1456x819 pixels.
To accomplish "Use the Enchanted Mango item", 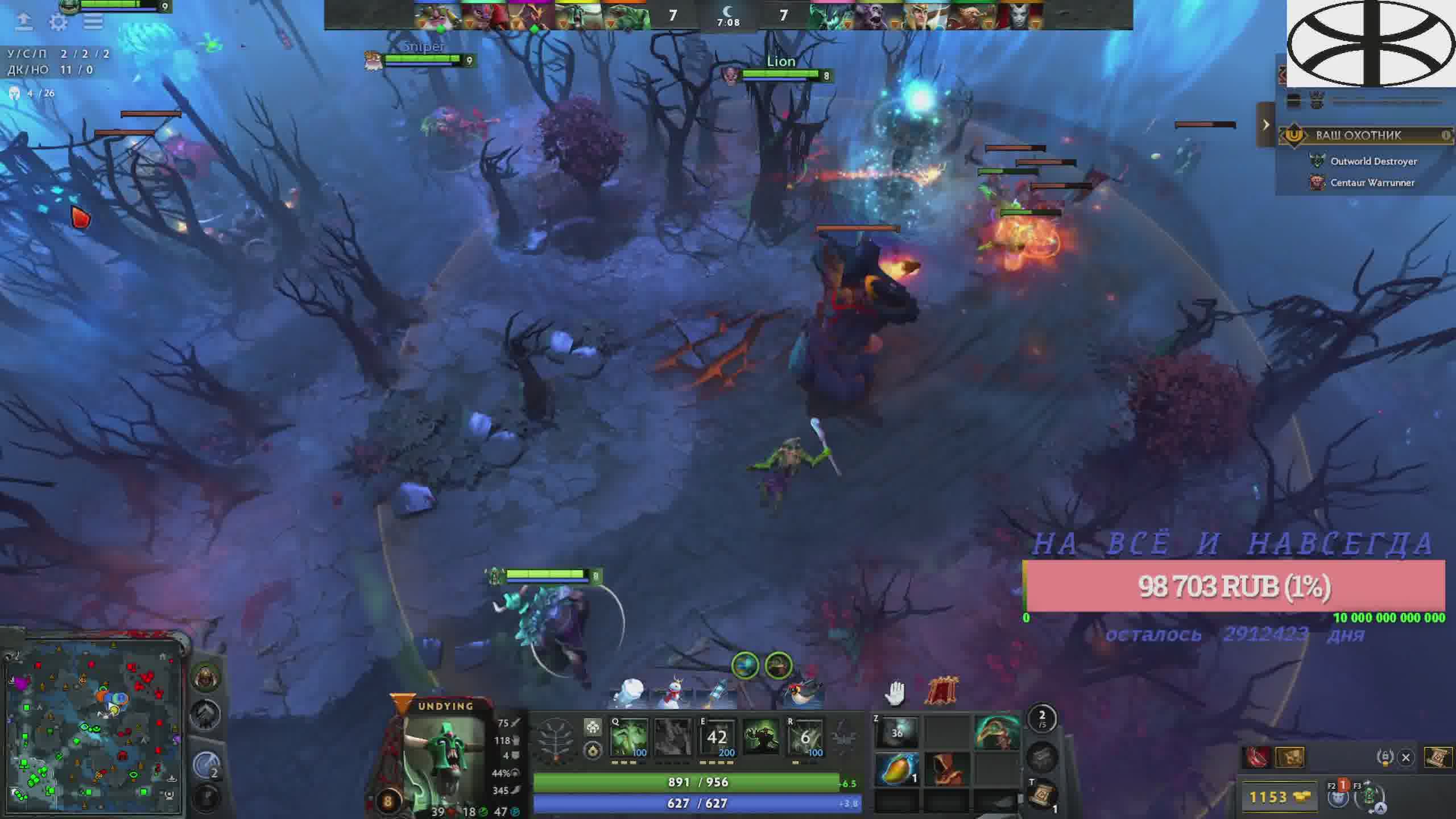I will pyautogui.click(x=897, y=768).
